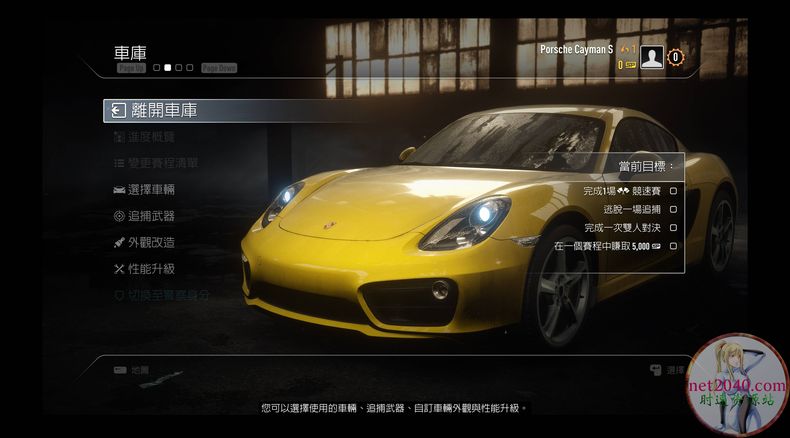Image resolution: width=790 pixels, height=438 pixels.
Task: Click the 完成1場競速賽 objective row
Action: click(x=629, y=190)
